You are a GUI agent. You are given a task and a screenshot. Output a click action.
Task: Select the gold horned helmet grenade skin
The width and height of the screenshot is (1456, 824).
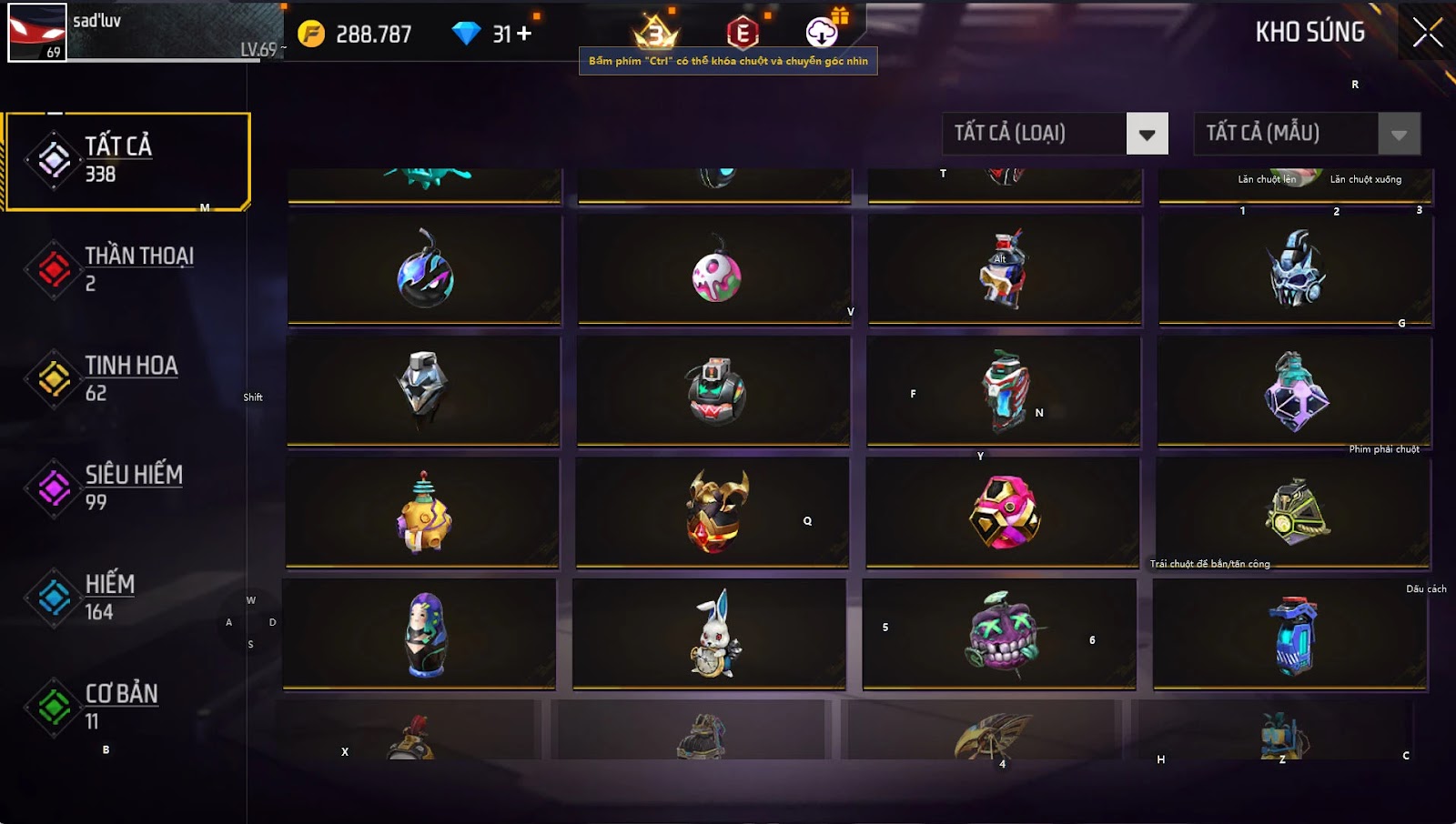716,512
